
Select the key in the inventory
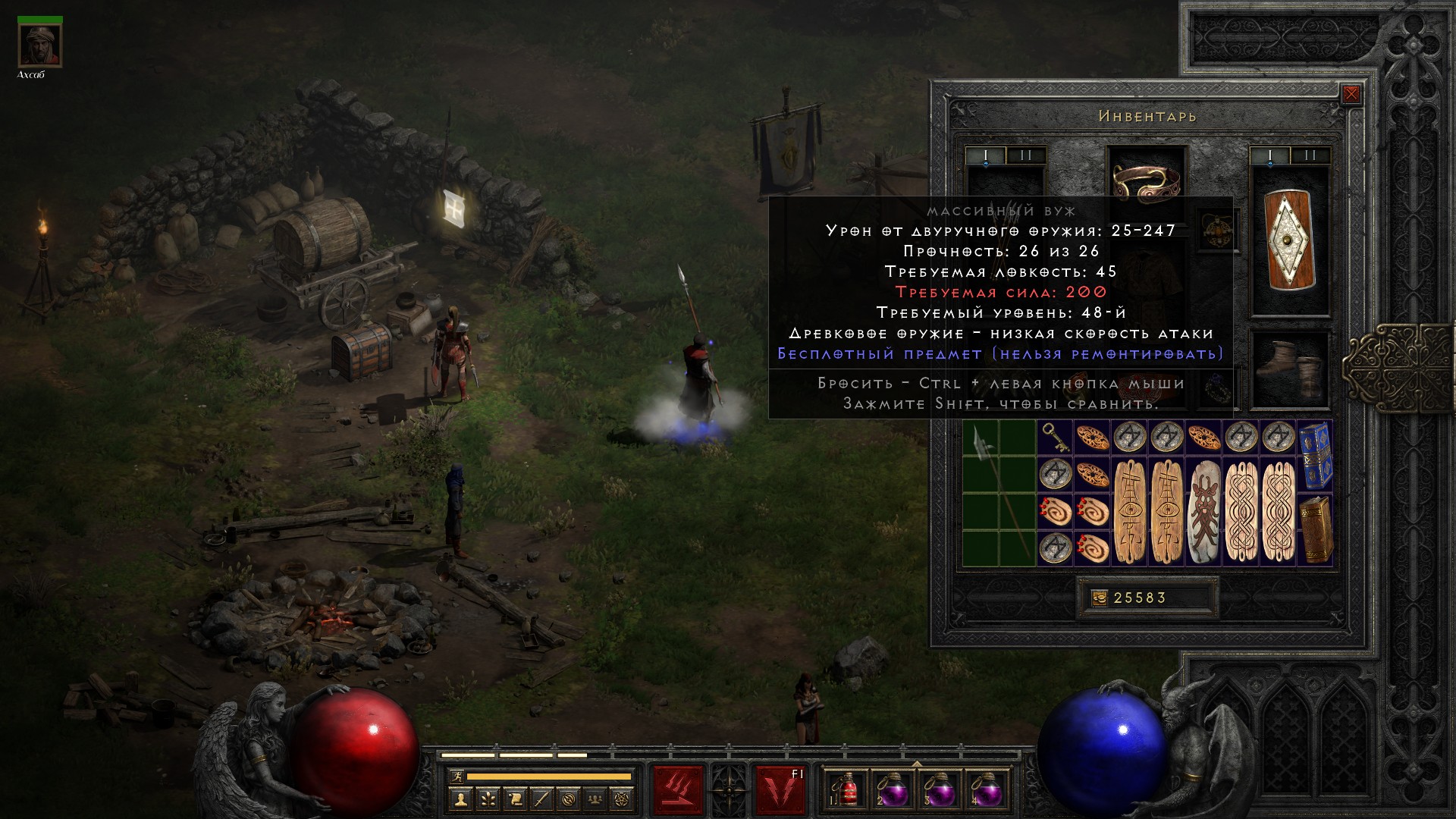1055,438
